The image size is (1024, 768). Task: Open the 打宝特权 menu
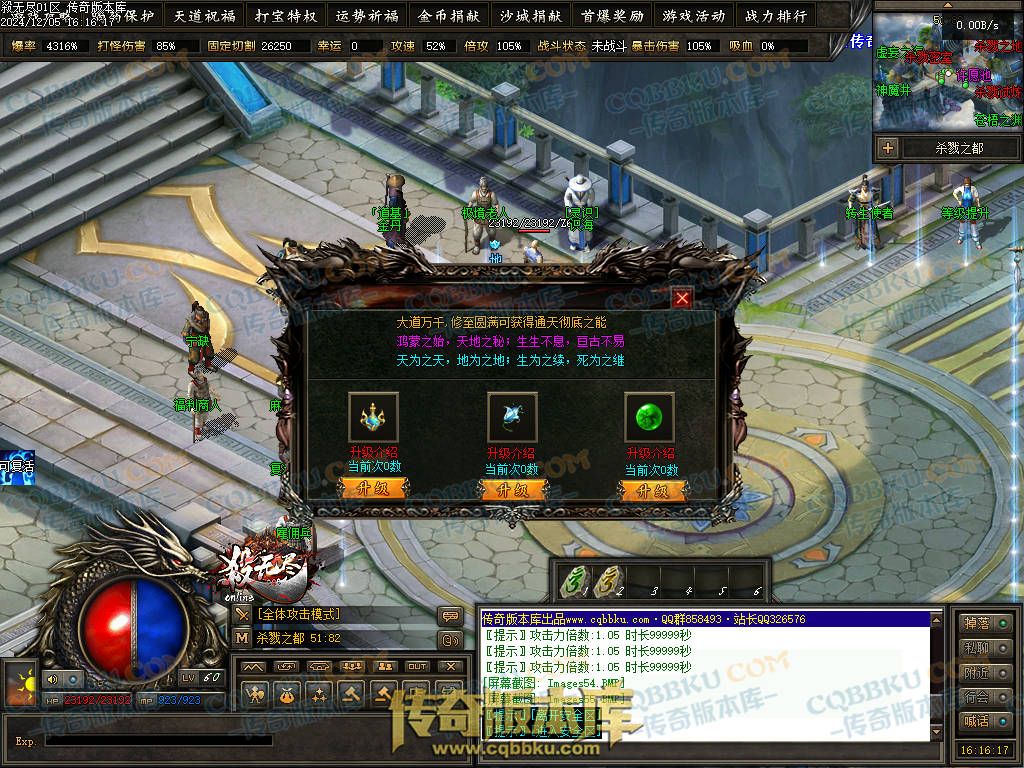pos(286,16)
